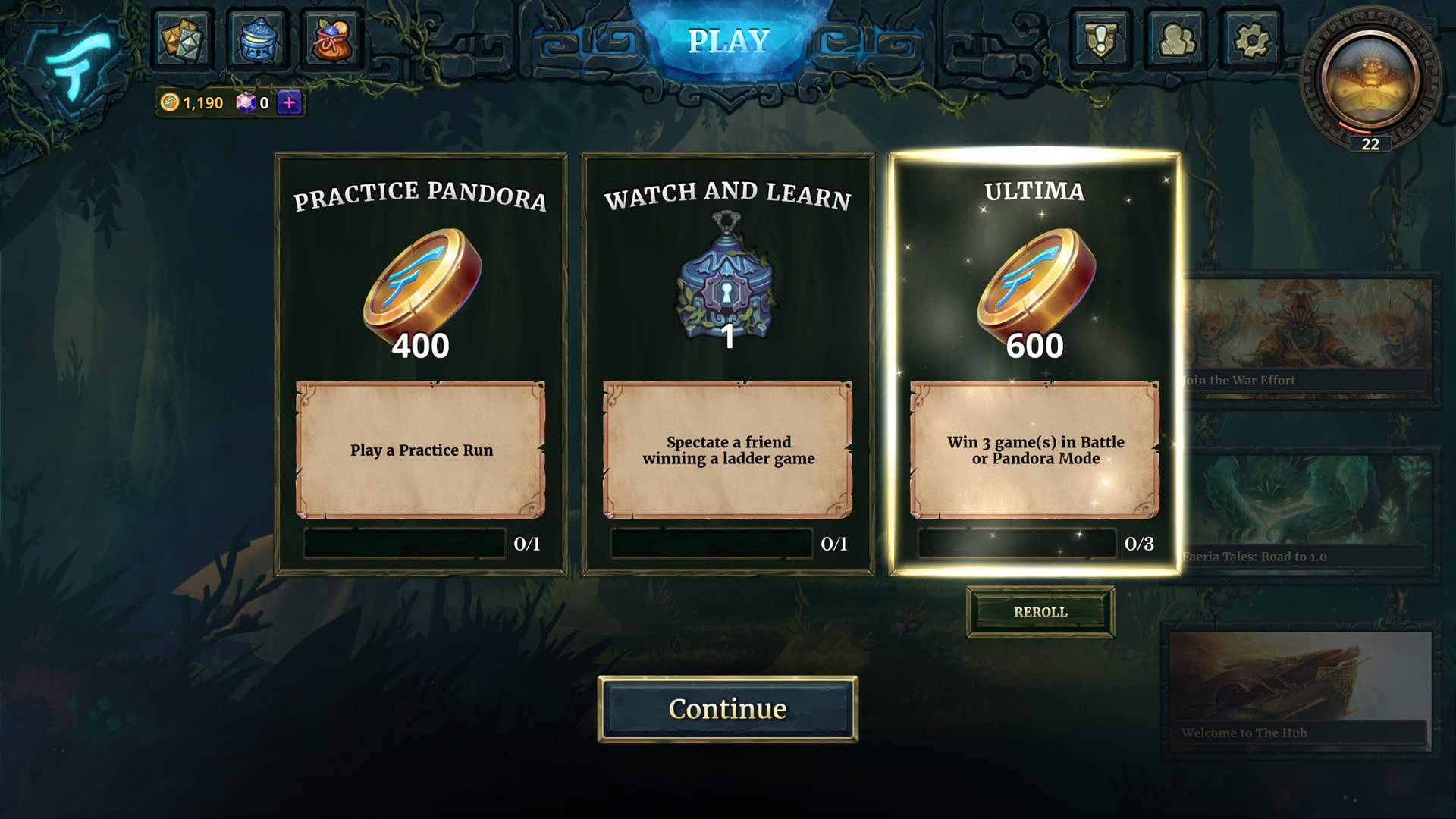Reroll the Ultima quest

click(x=1040, y=612)
